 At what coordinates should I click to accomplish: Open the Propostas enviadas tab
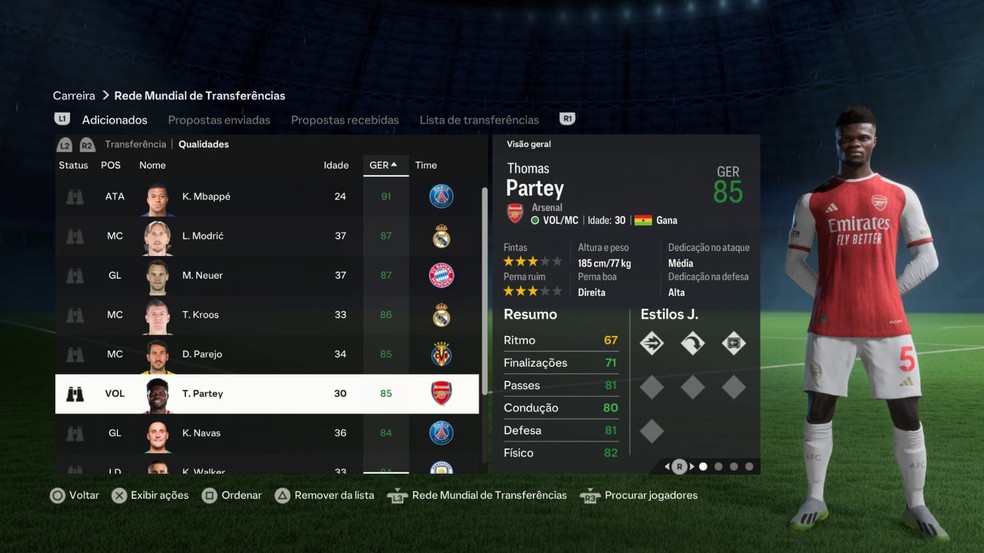219,120
